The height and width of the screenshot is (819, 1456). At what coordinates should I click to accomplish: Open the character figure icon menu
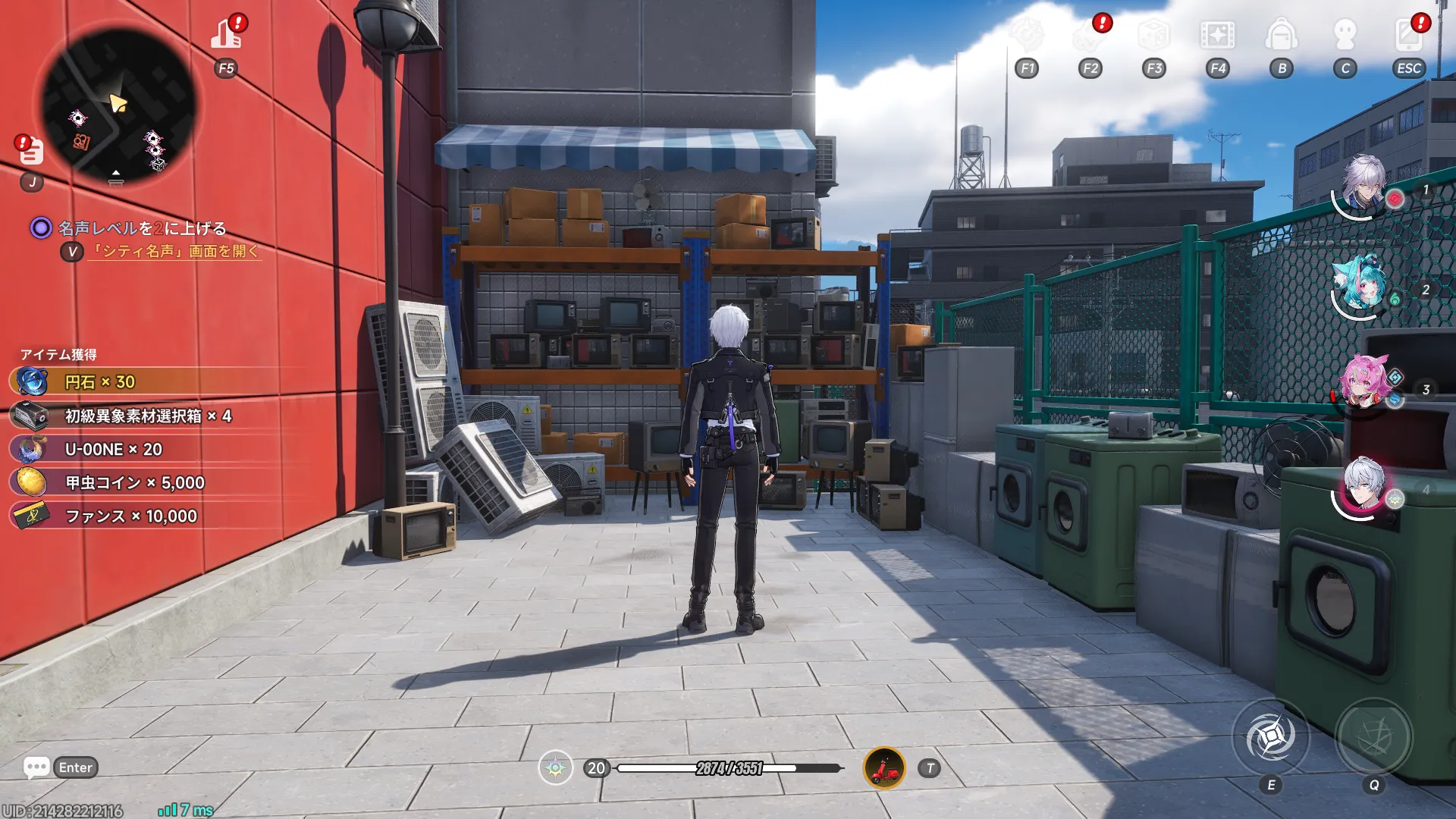pyautogui.click(x=1345, y=35)
